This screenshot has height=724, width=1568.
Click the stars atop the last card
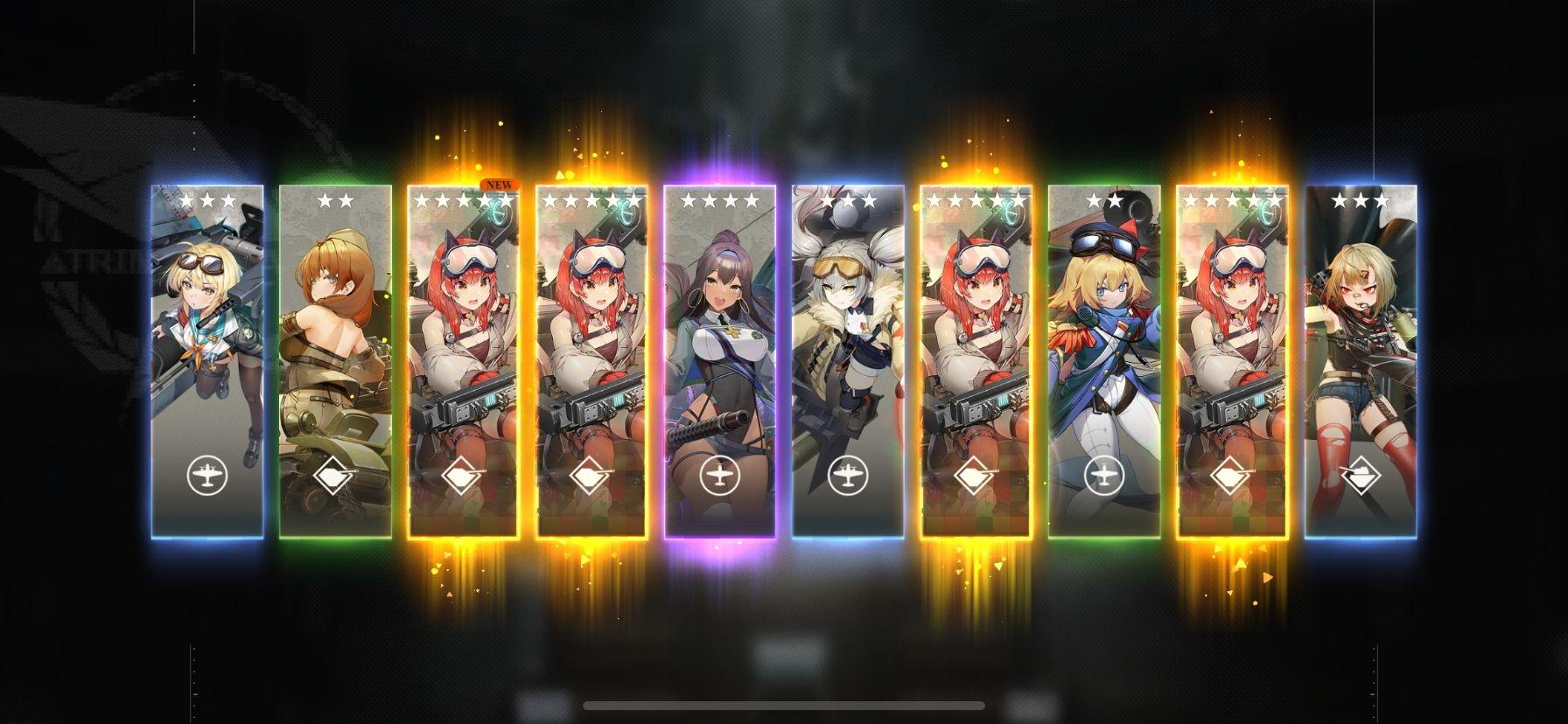(x=1361, y=199)
